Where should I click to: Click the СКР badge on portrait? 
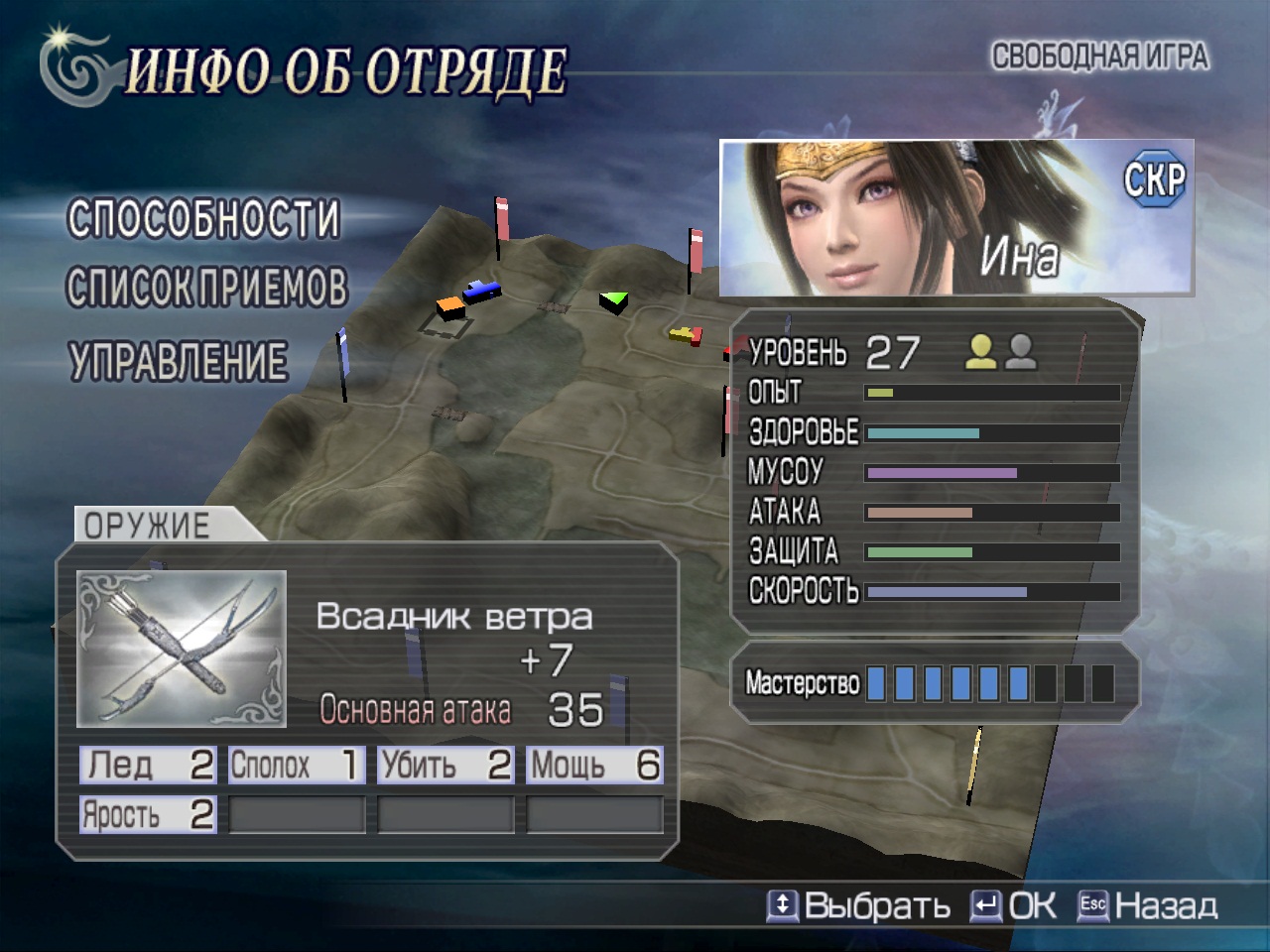tap(1154, 179)
